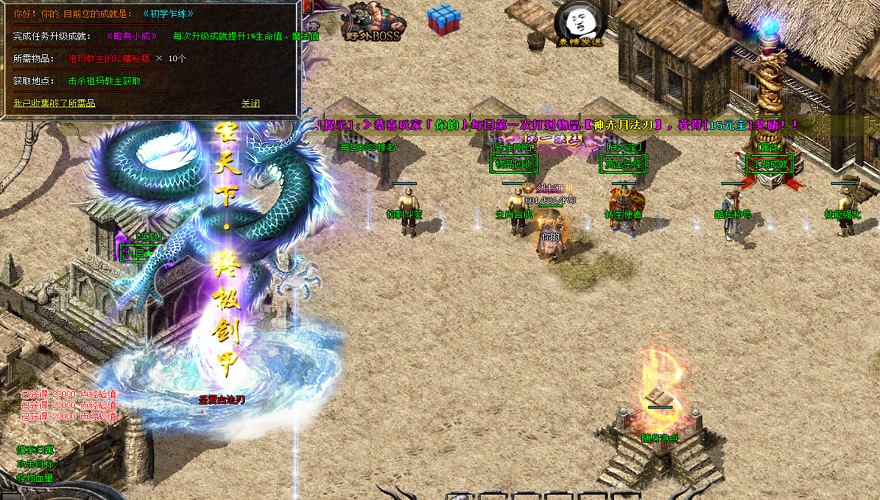Open the blue gift box icon

441,18
